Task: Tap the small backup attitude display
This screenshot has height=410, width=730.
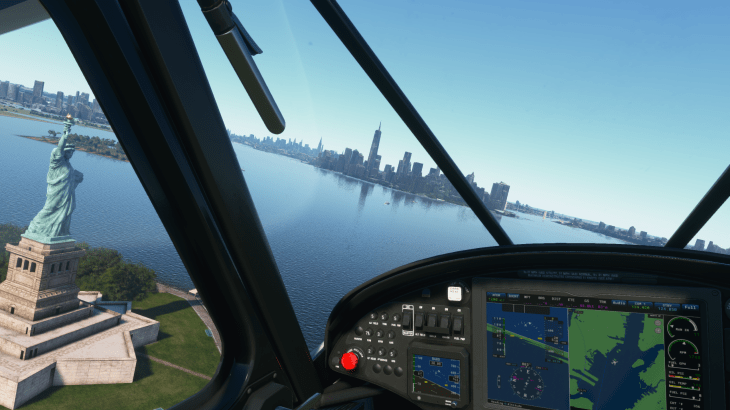Action: (436, 375)
